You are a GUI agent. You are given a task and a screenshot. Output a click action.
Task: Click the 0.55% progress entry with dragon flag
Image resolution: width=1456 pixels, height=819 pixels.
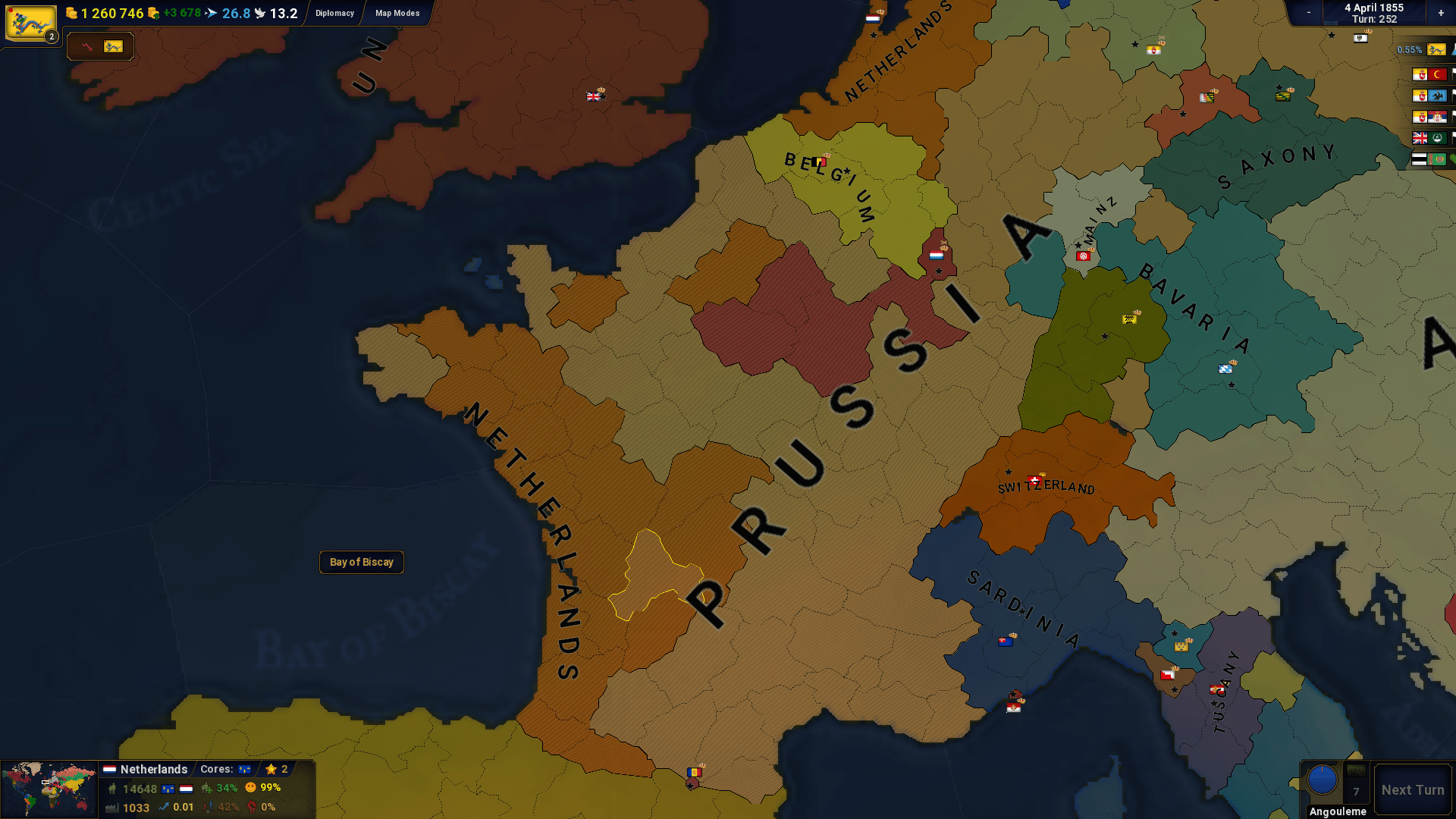coord(1426,50)
